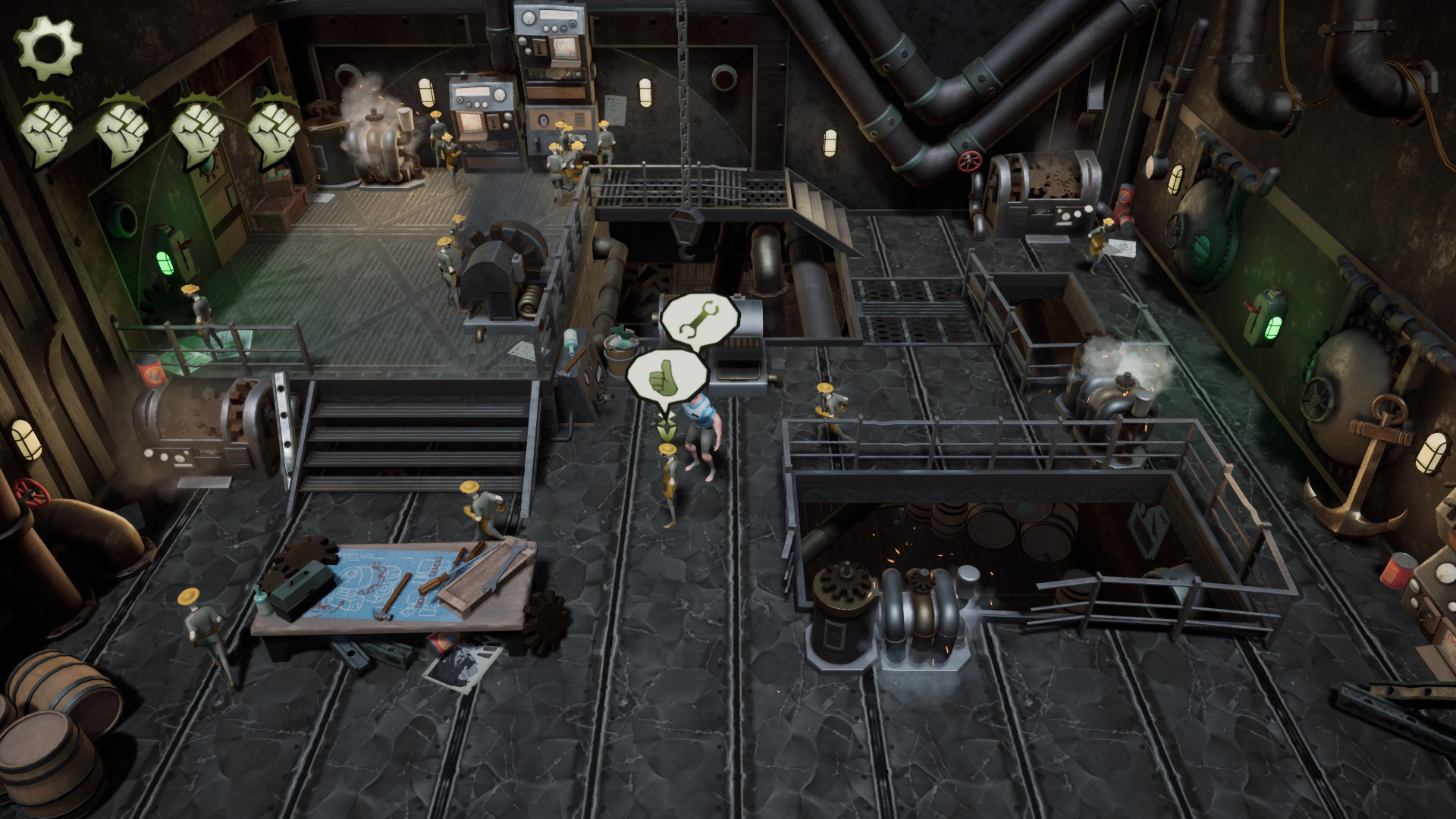This screenshot has height=819, width=1456.
Task: Select the second fist crew bubble
Action: click(121, 129)
